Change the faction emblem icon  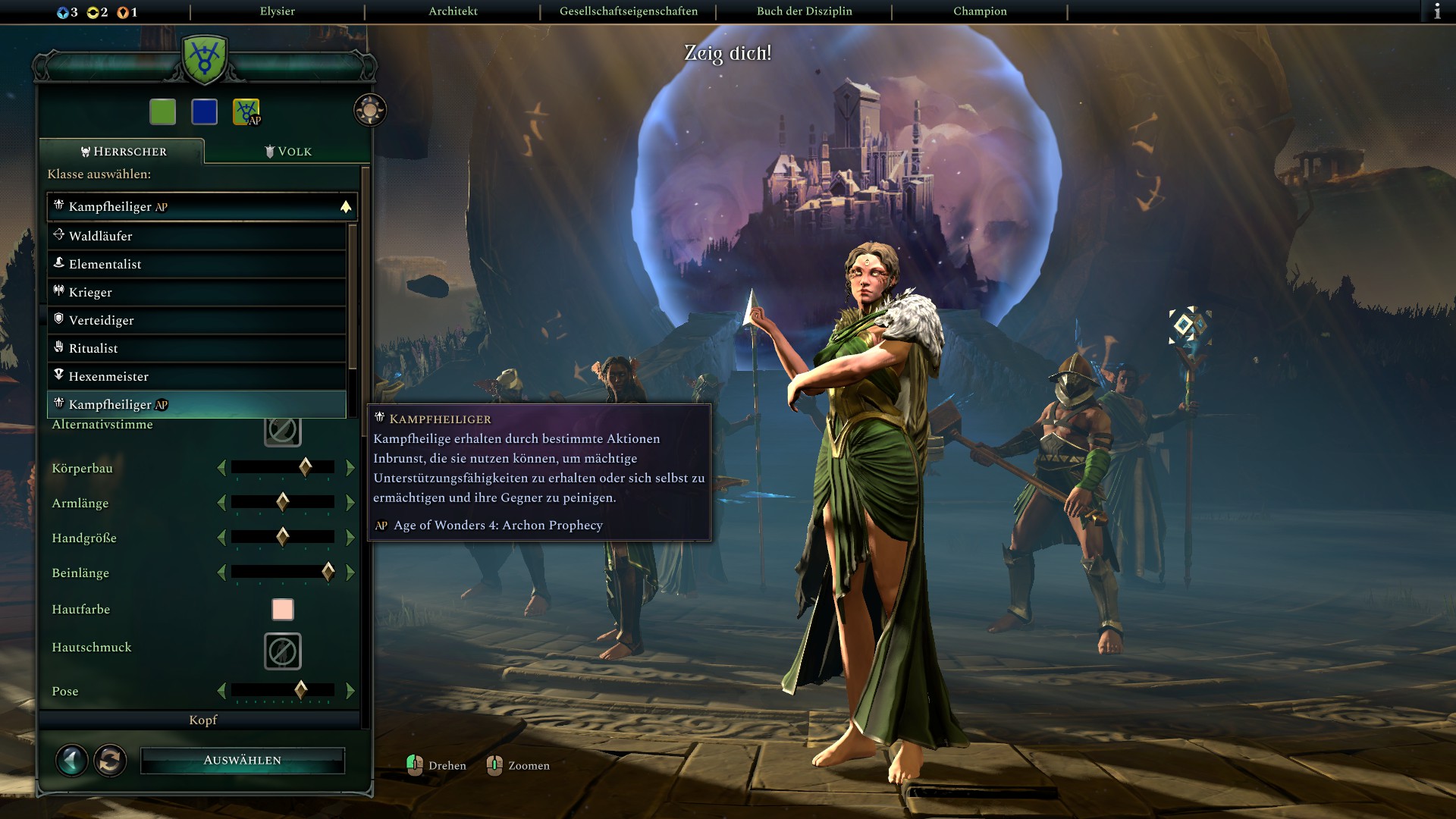tap(246, 111)
